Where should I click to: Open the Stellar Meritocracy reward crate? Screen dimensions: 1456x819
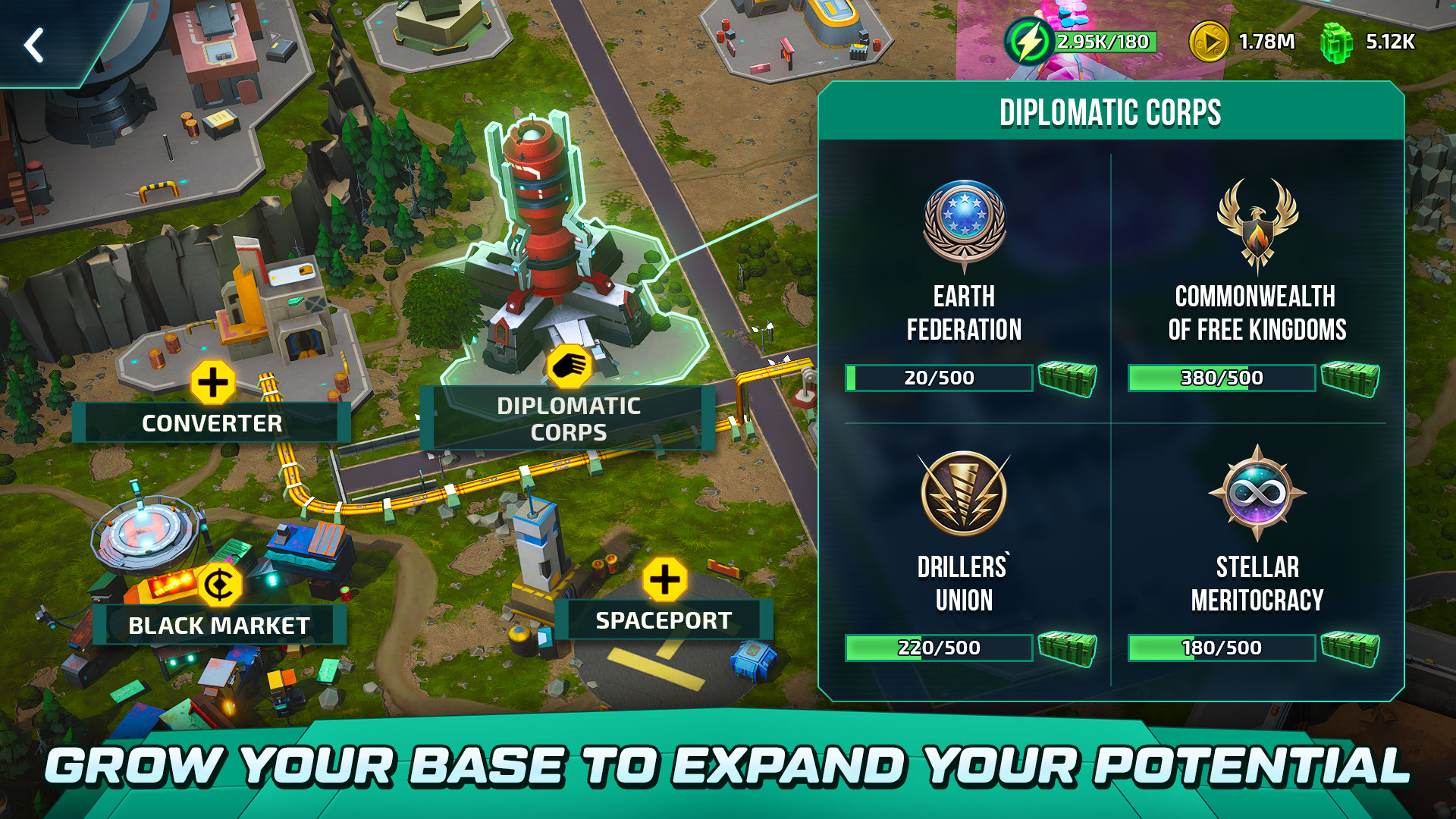point(1350,648)
